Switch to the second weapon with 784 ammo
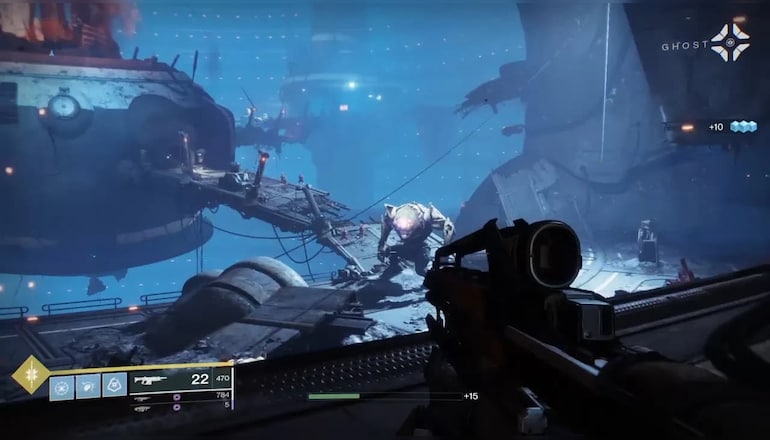Screen dimensions: 770x440 pos(182,398)
